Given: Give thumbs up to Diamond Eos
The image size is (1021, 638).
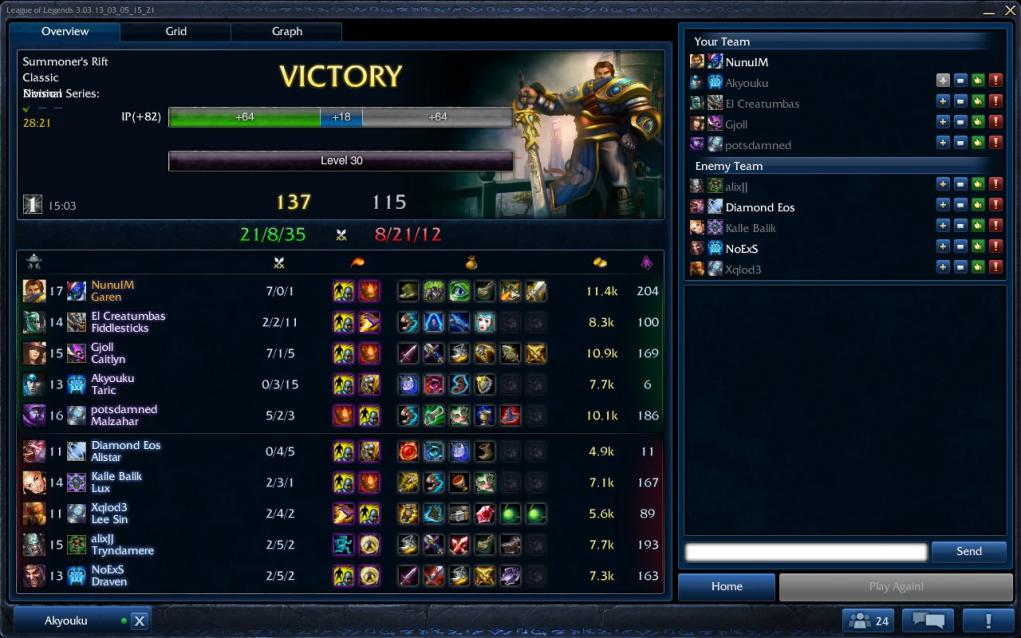Looking at the screenshot, I should pos(977,205).
